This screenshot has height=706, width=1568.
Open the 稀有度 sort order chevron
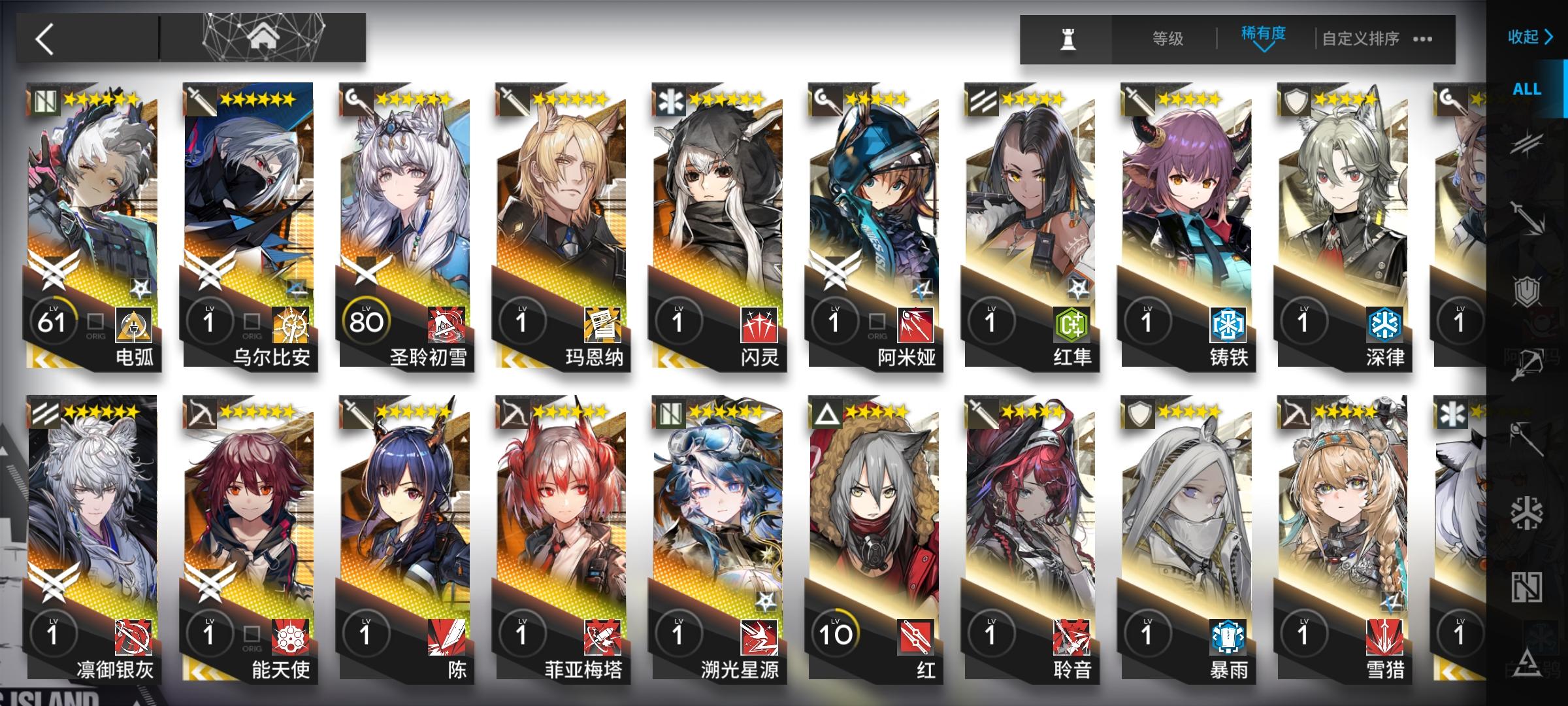tap(1263, 48)
